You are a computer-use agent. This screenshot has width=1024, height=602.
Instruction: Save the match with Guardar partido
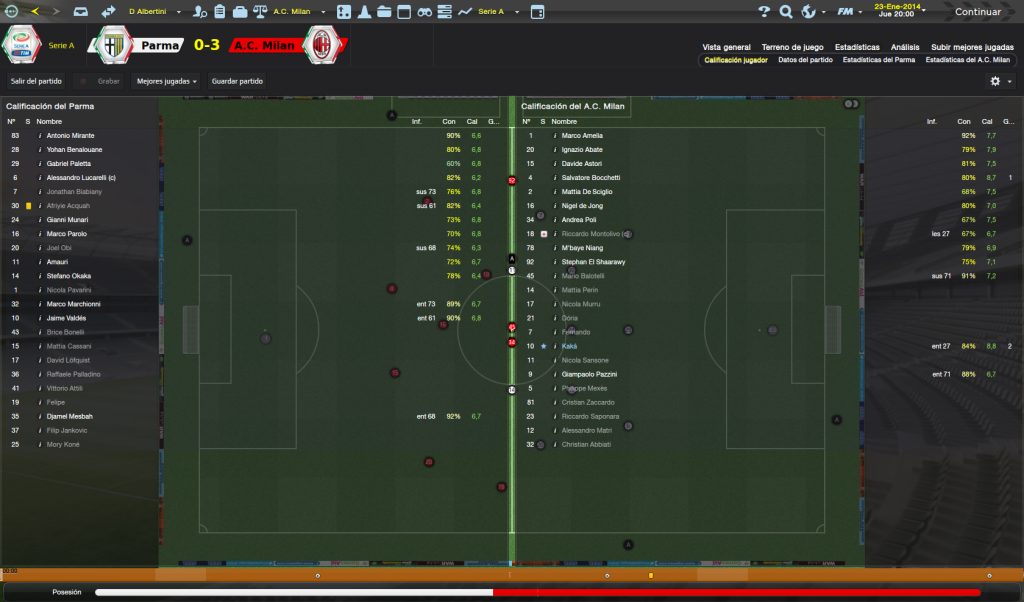237,81
